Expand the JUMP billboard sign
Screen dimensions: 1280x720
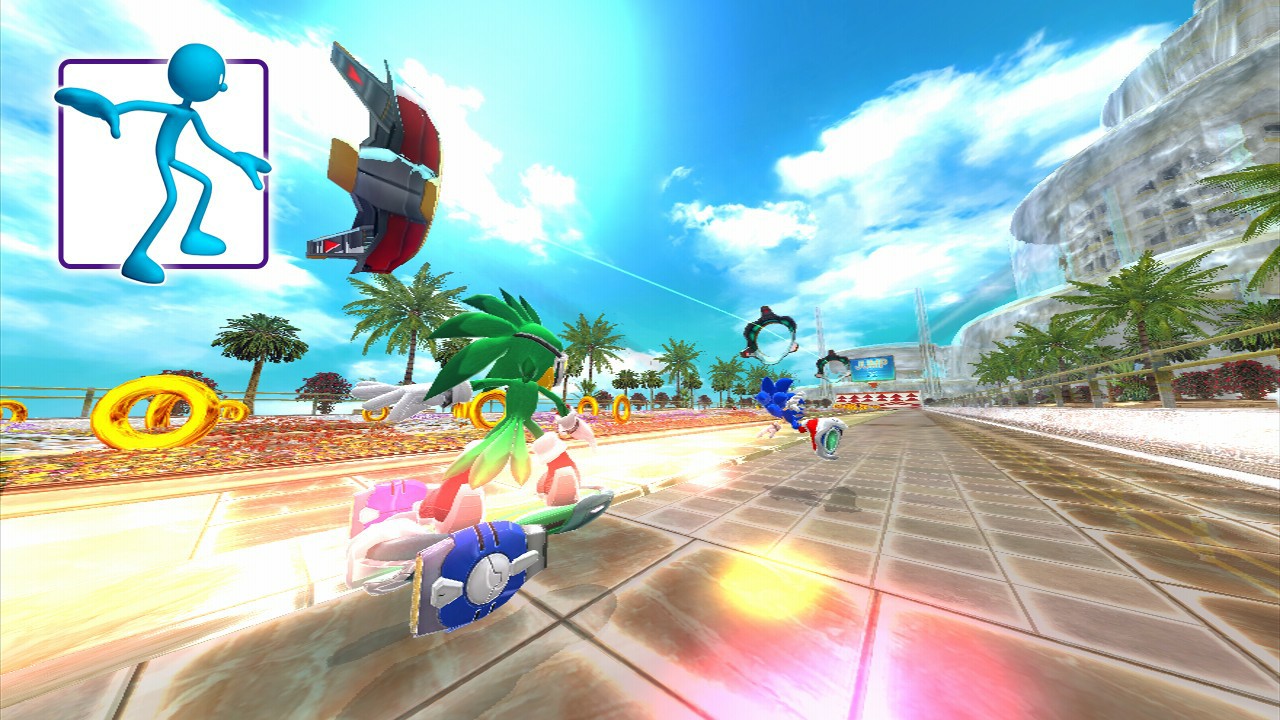(872, 365)
